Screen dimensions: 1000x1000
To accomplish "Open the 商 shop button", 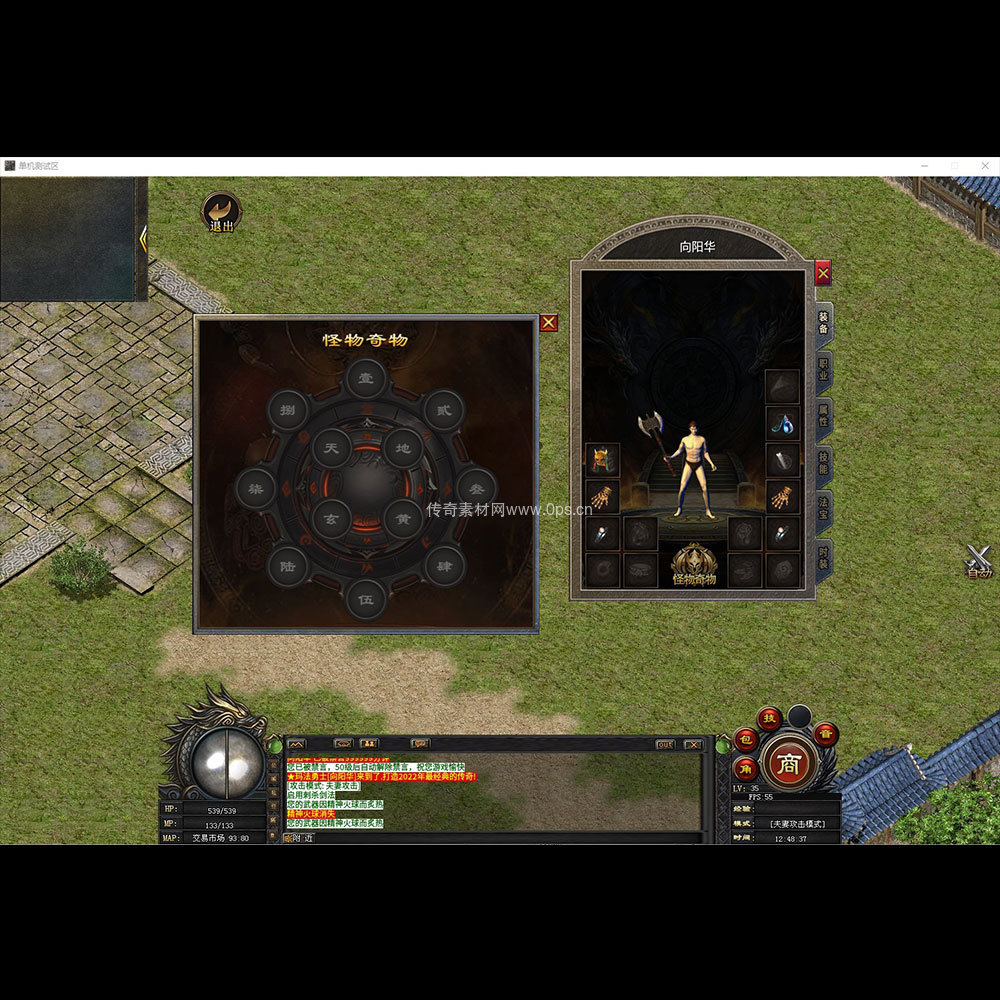I will [790, 764].
